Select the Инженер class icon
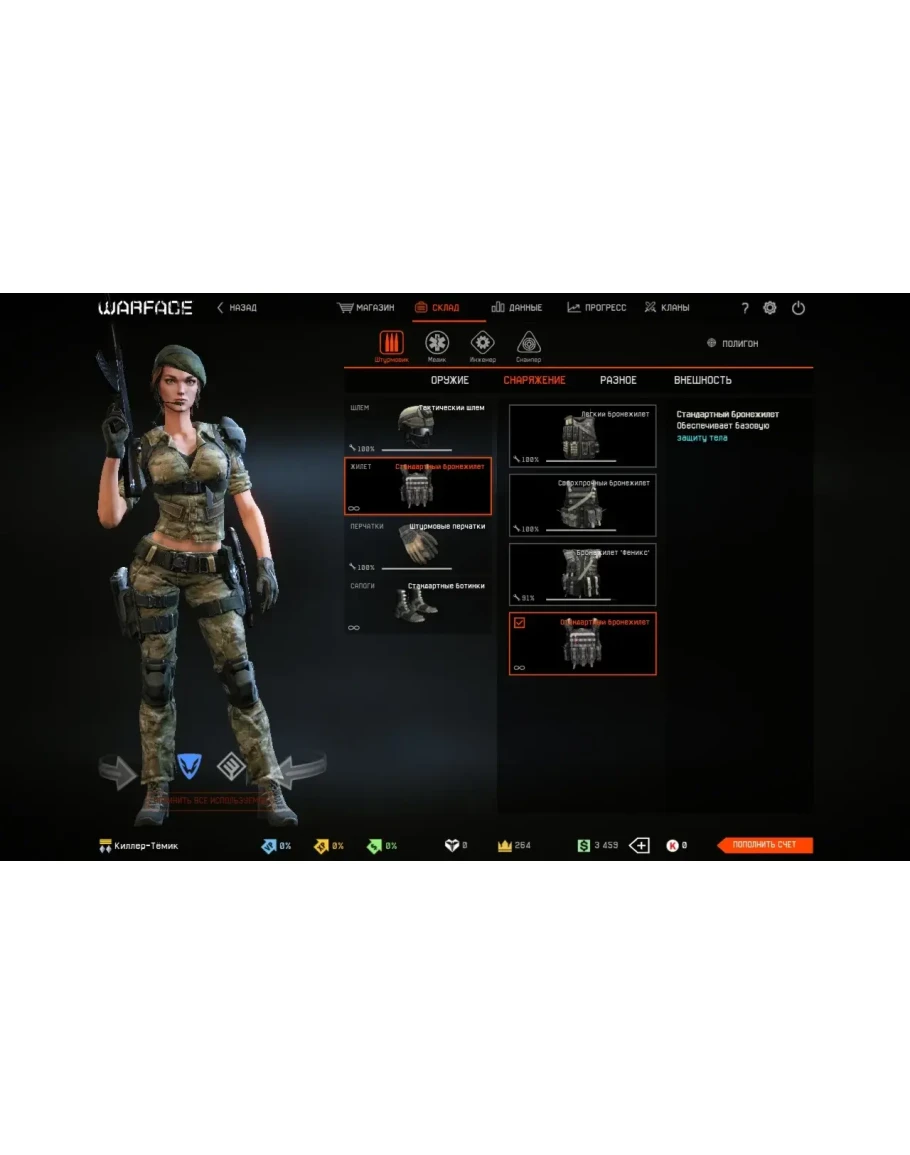This screenshot has height=1155, width=910. coord(482,344)
